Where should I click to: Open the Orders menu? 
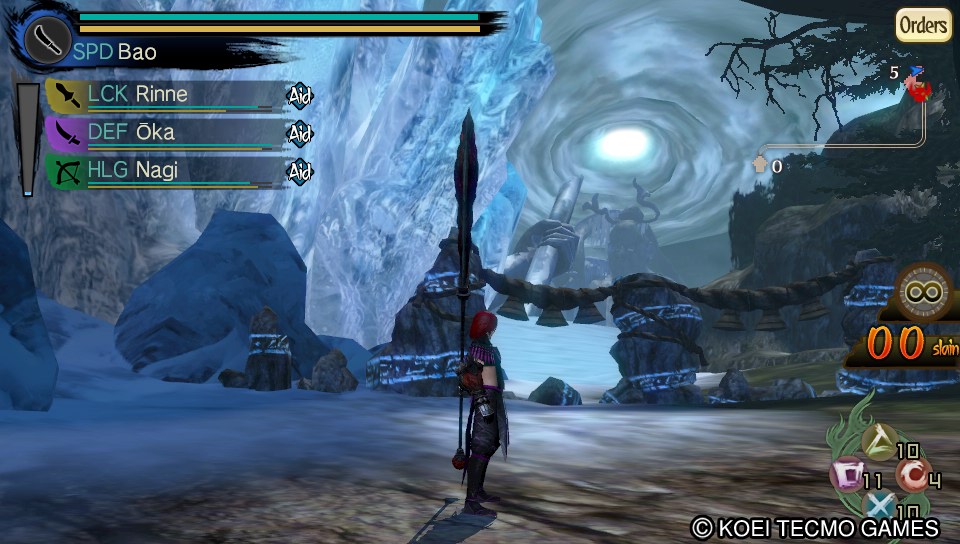(x=922, y=25)
